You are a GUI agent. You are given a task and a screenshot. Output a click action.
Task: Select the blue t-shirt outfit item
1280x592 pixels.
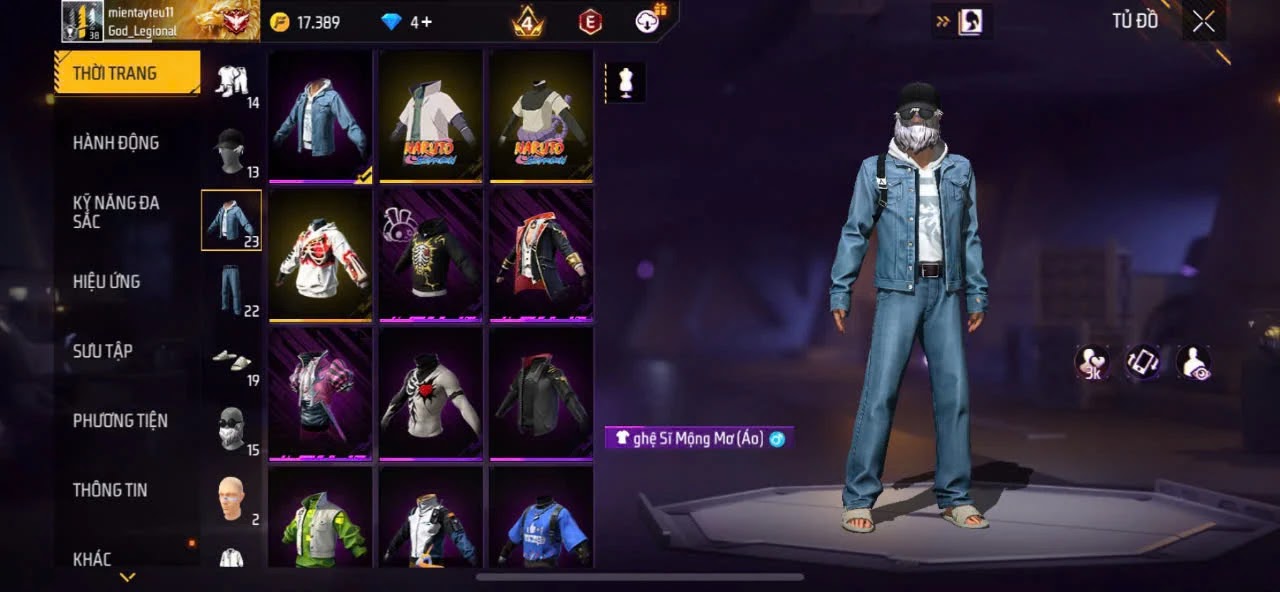click(540, 520)
